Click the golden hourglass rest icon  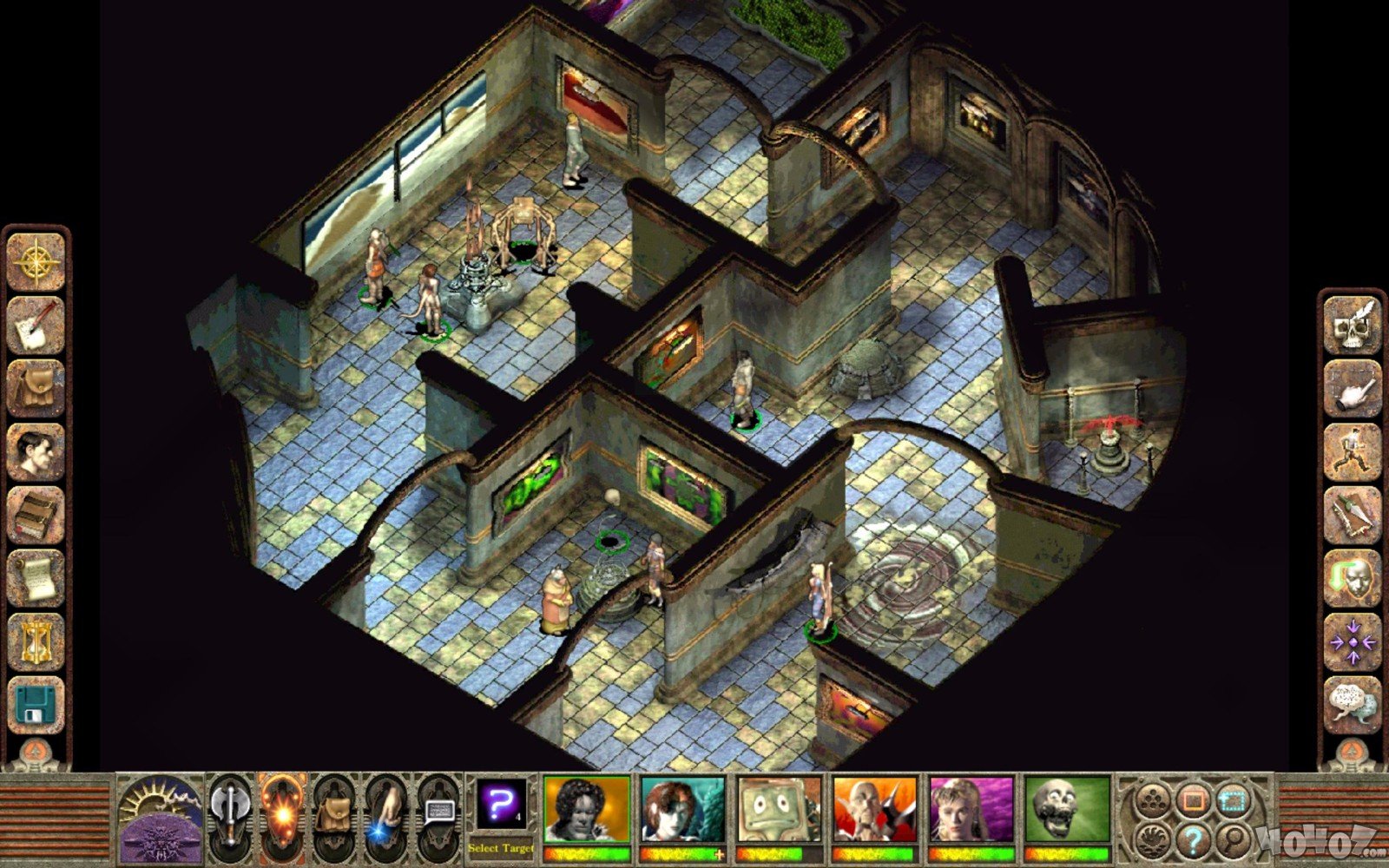point(36,642)
